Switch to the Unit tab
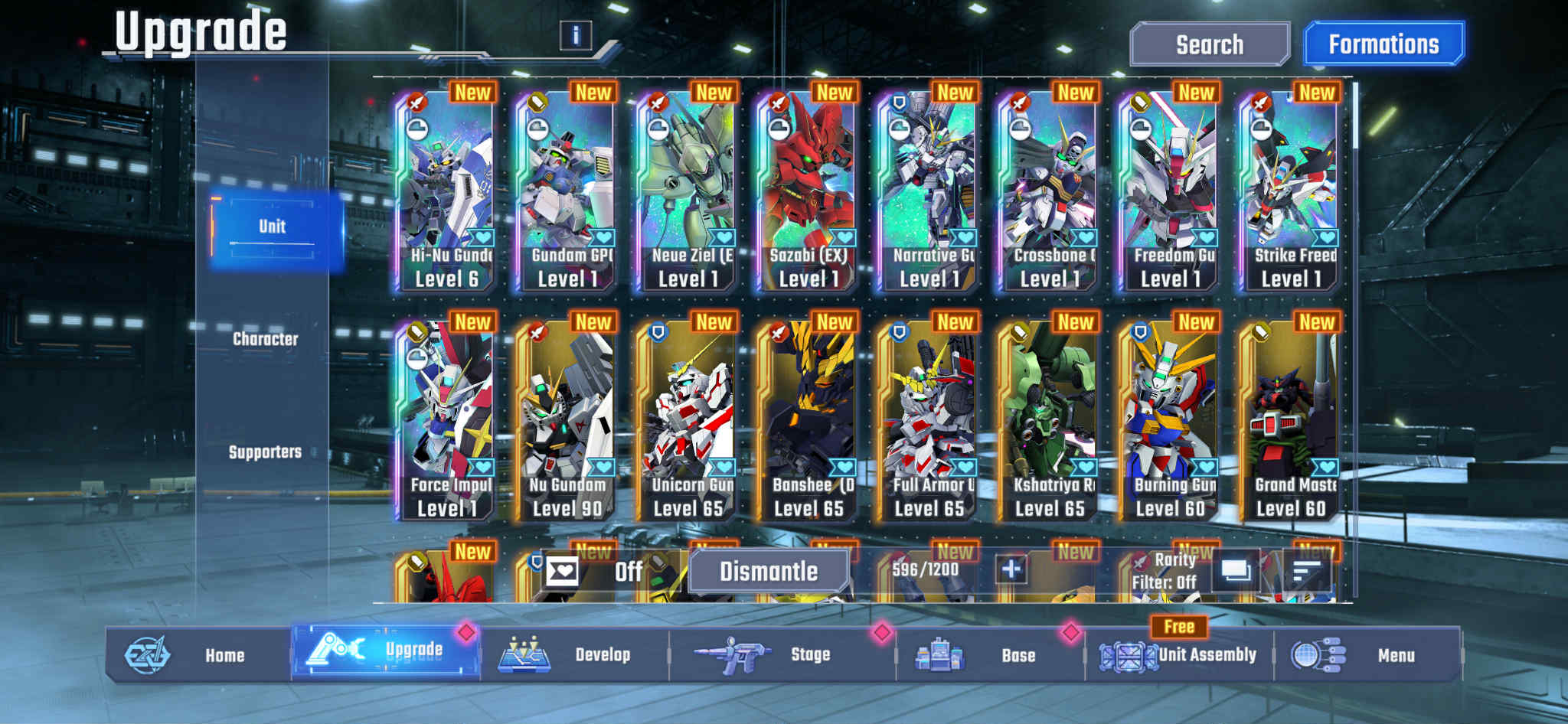The image size is (1568, 724). coord(273,226)
